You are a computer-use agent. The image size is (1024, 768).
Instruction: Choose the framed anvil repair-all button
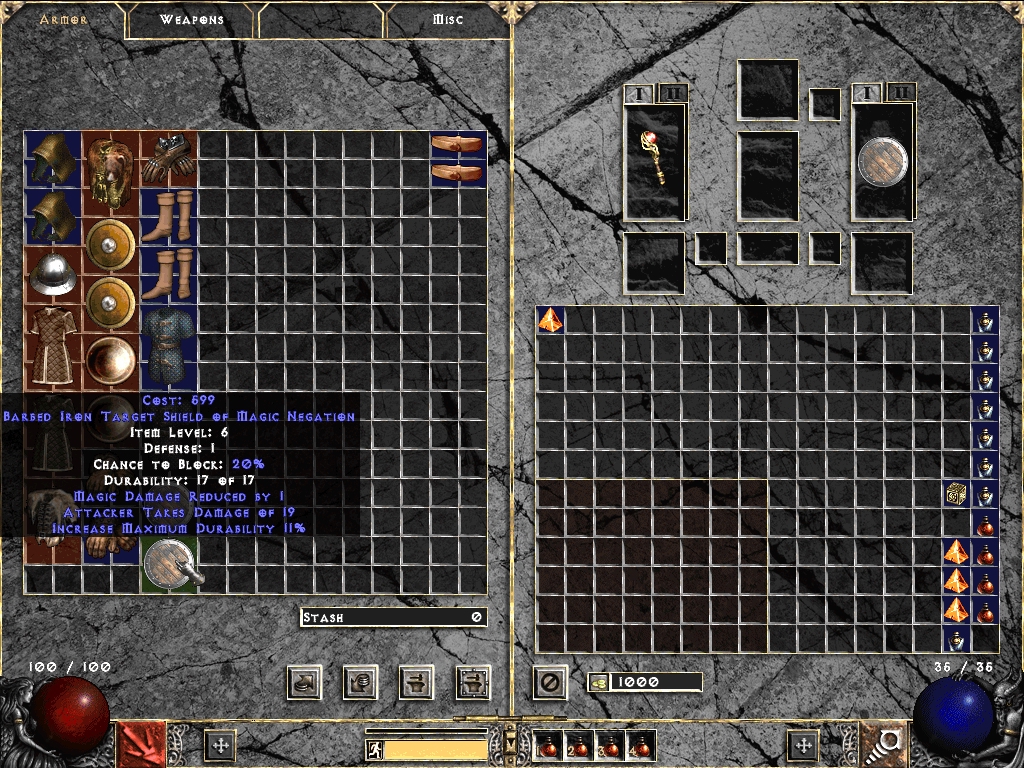[x=473, y=683]
